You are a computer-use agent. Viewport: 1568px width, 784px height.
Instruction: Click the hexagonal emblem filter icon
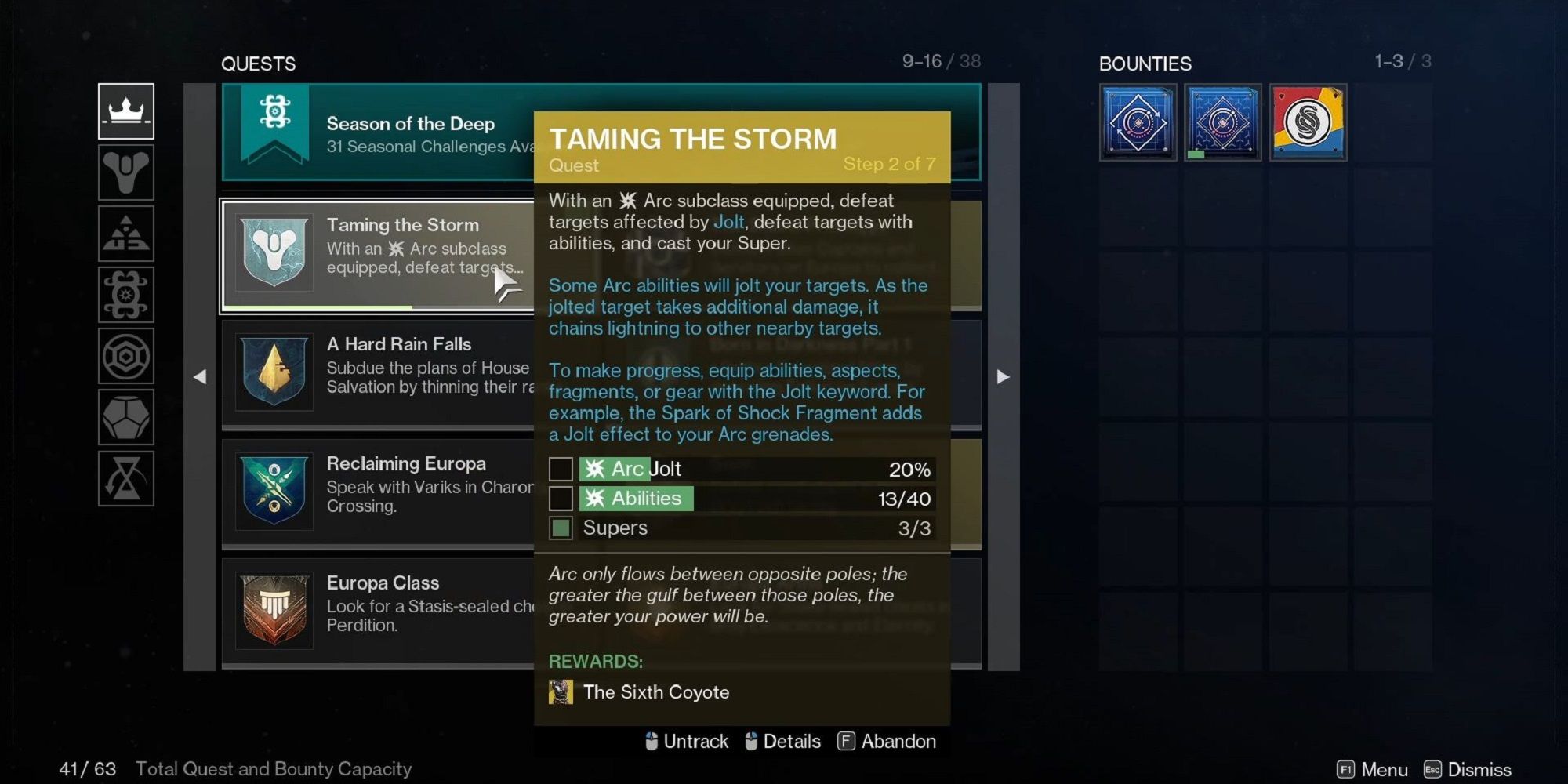pos(125,354)
